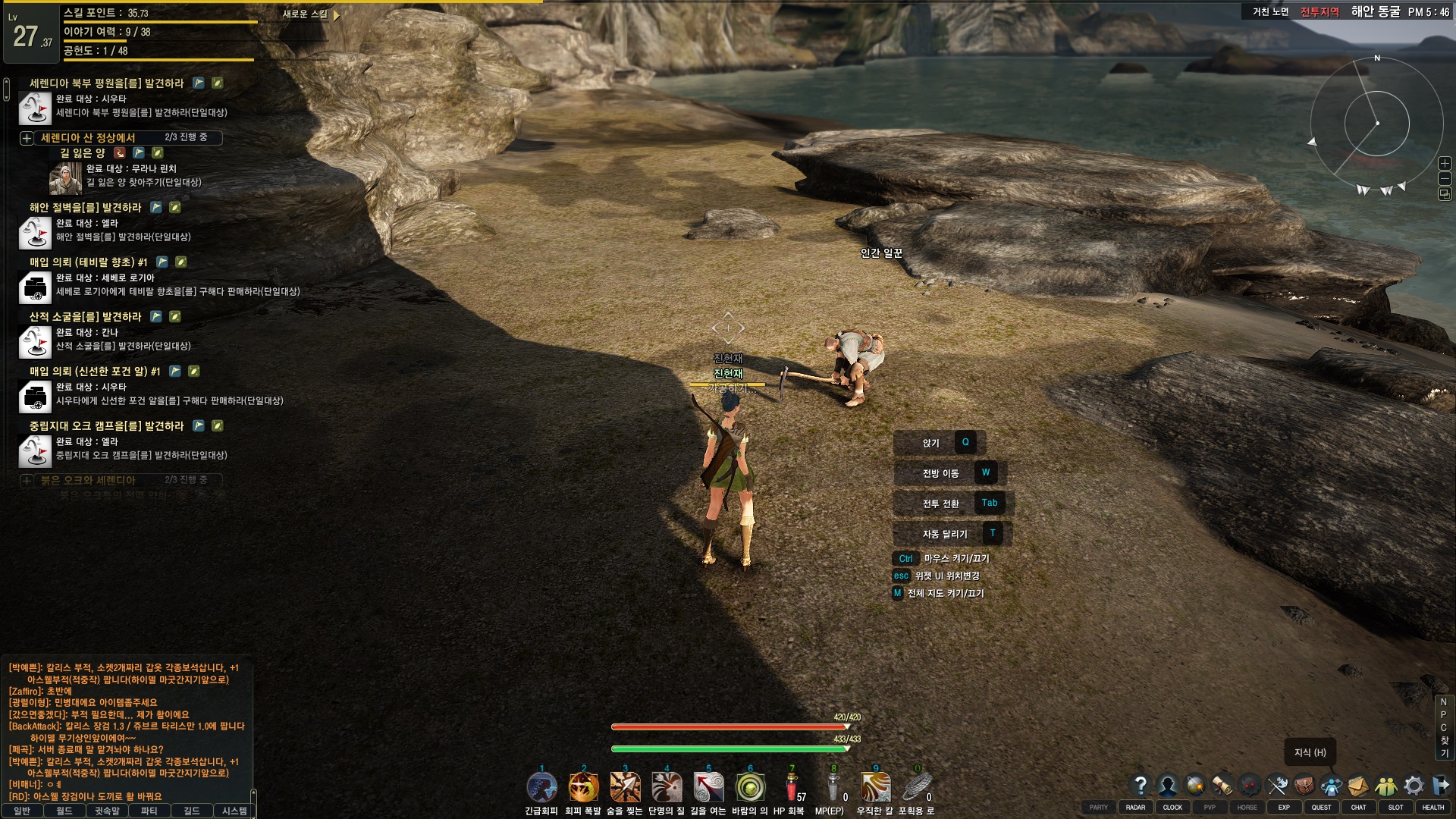Screen dimensions: 1456x819
Task: Open the leather bag inventory icon
Action: (x=1304, y=785)
